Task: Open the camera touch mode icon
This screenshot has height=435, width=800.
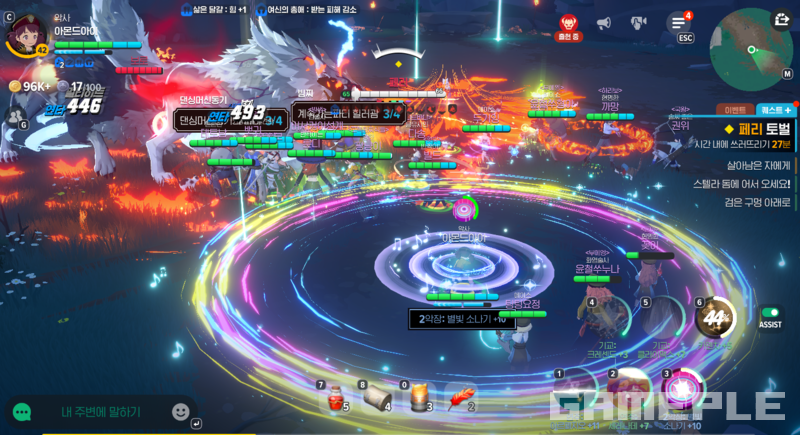Action: (638, 22)
